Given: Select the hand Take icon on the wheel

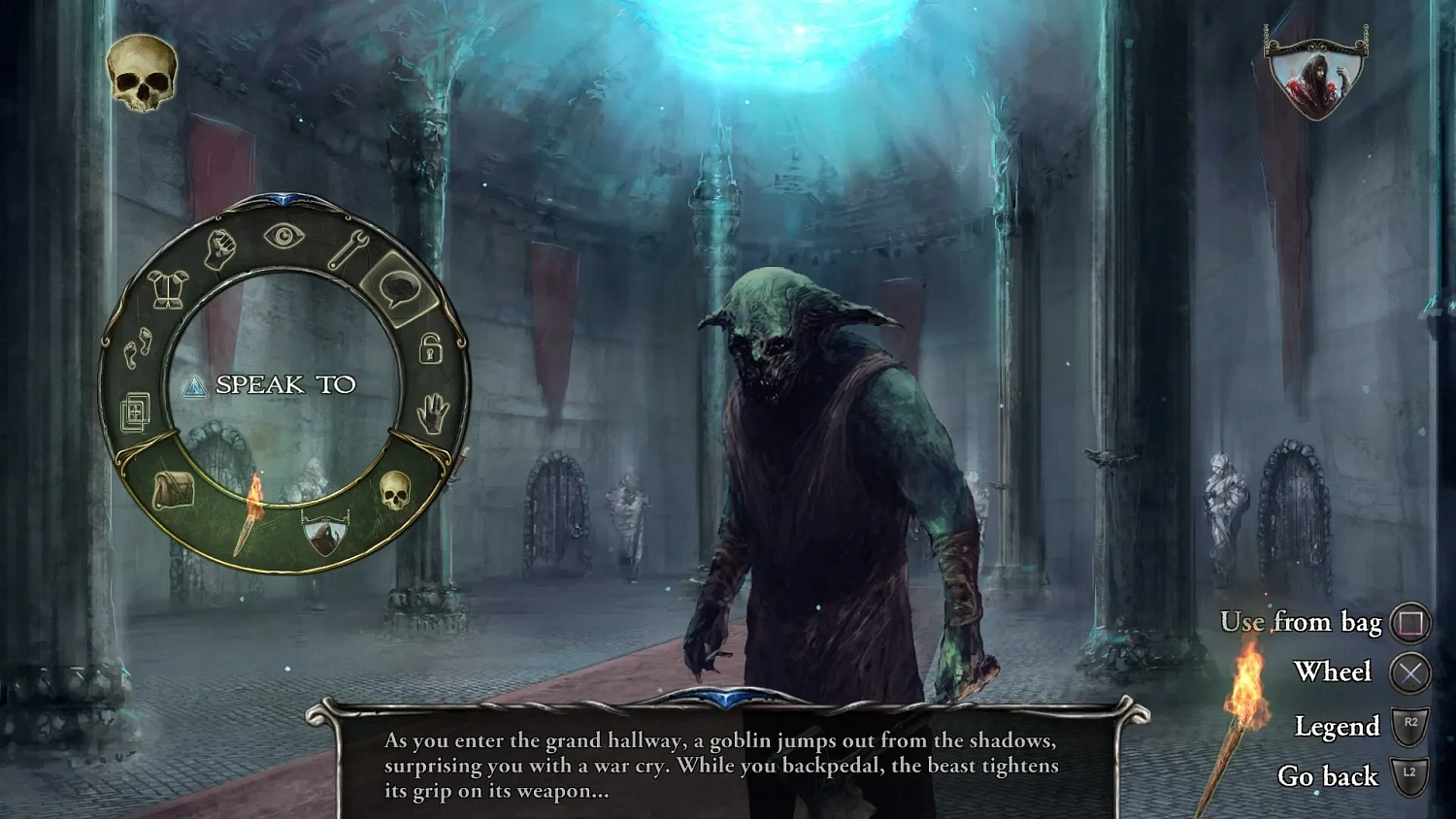Looking at the screenshot, I should (x=434, y=412).
